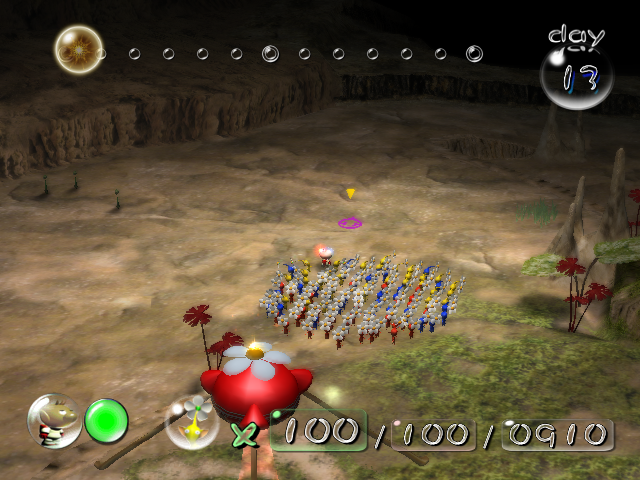Click the day counter bubble
640x480 pixels.
(x=576, y=75)
